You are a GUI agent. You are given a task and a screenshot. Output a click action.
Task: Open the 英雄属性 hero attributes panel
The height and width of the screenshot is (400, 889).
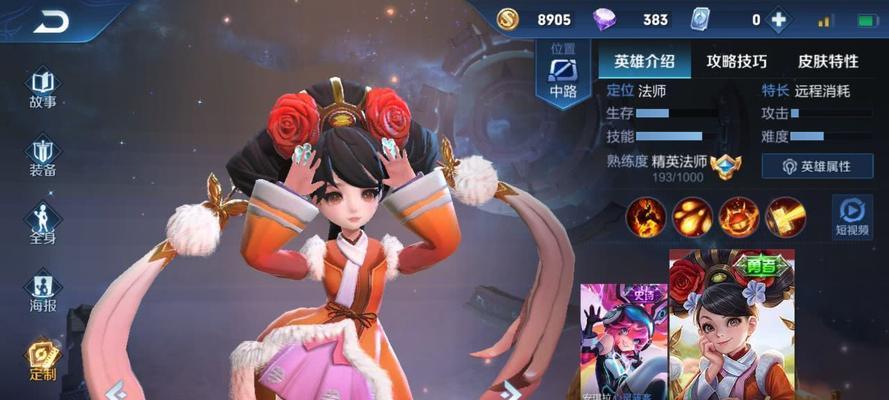point(817,166)
